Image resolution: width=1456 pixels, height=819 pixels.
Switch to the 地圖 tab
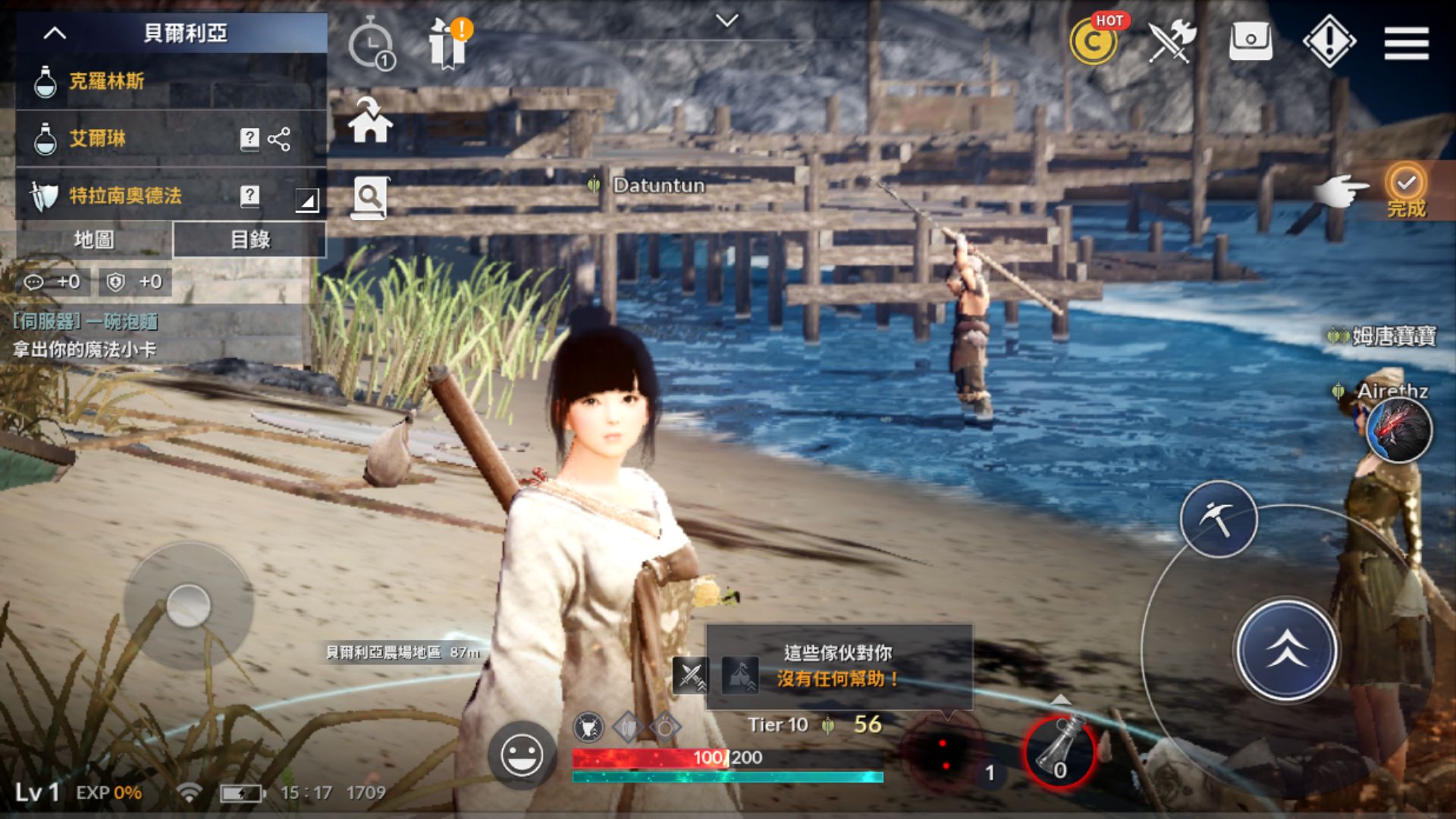pyautogui.click(x=96, y=240)
